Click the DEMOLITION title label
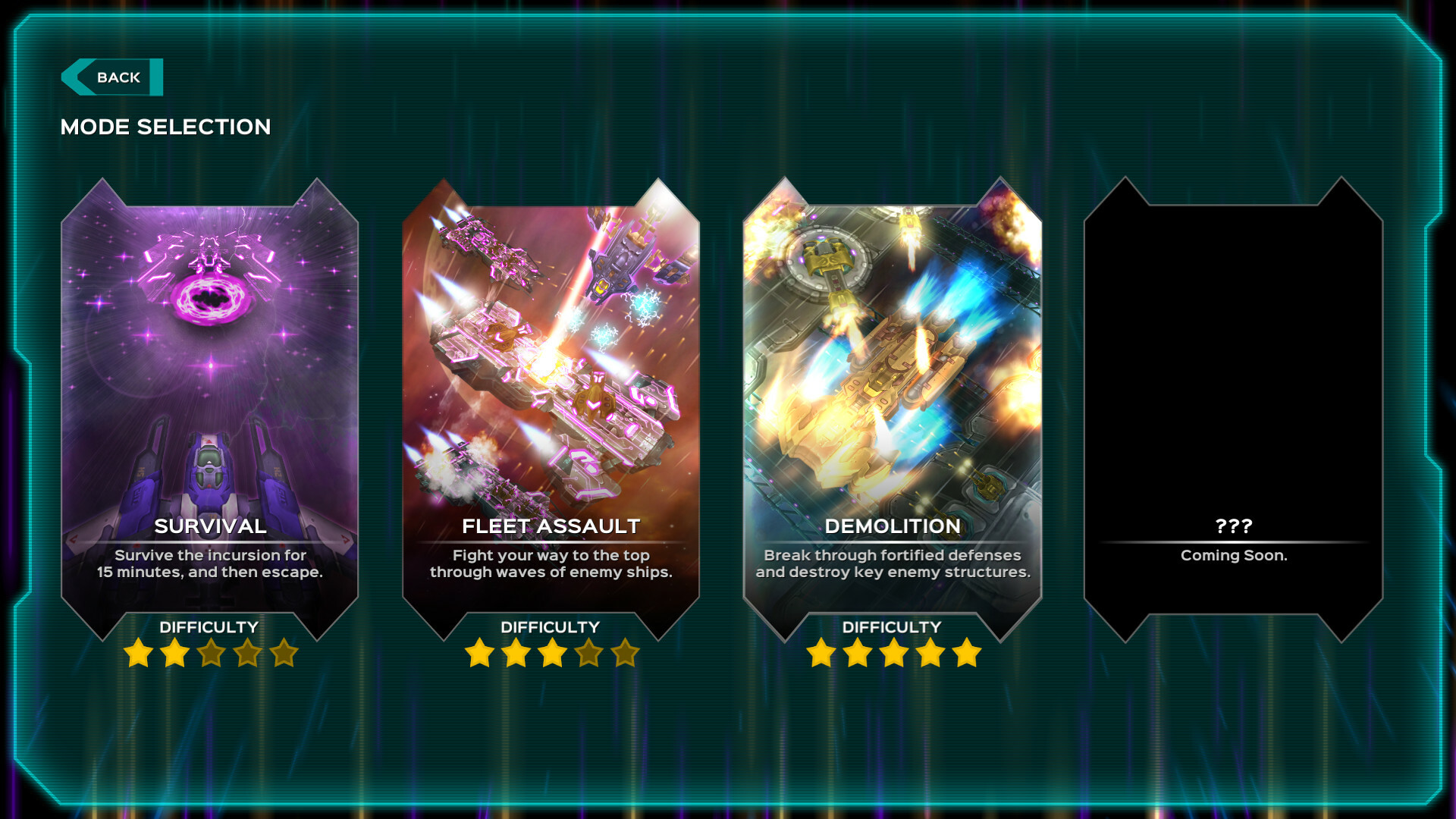 892,526
